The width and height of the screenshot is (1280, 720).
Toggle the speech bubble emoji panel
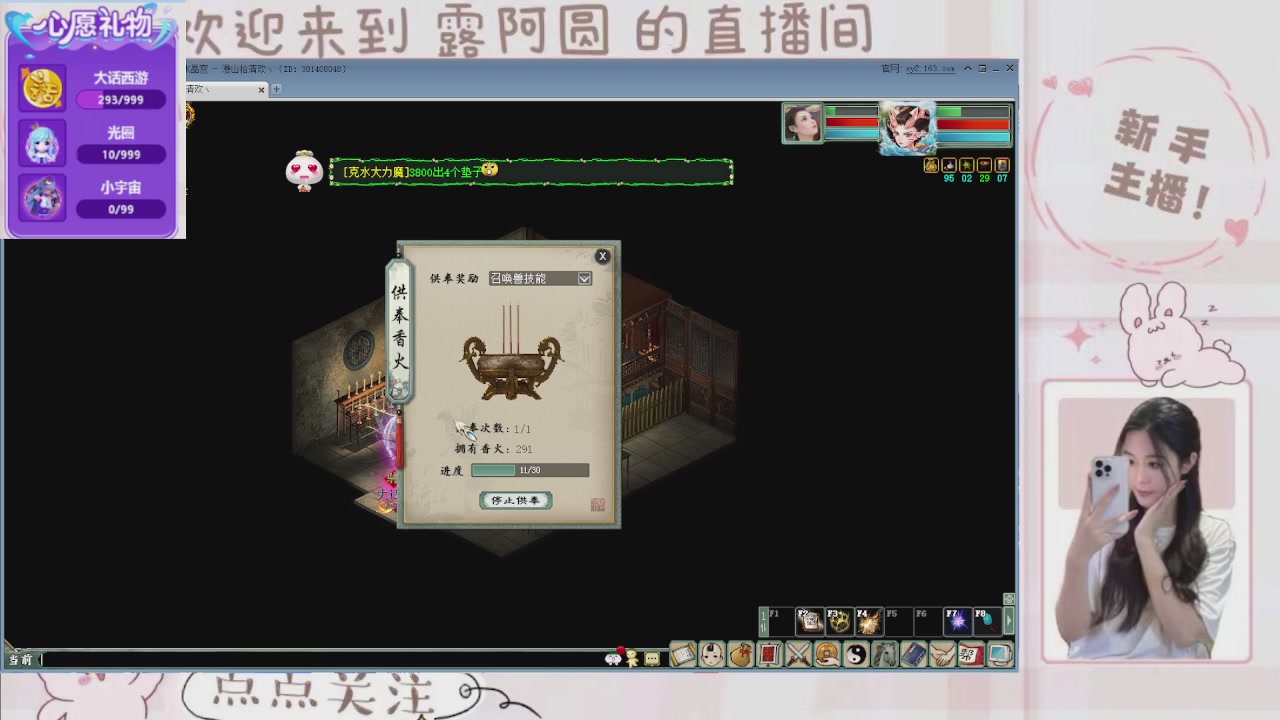click(650, 657)
